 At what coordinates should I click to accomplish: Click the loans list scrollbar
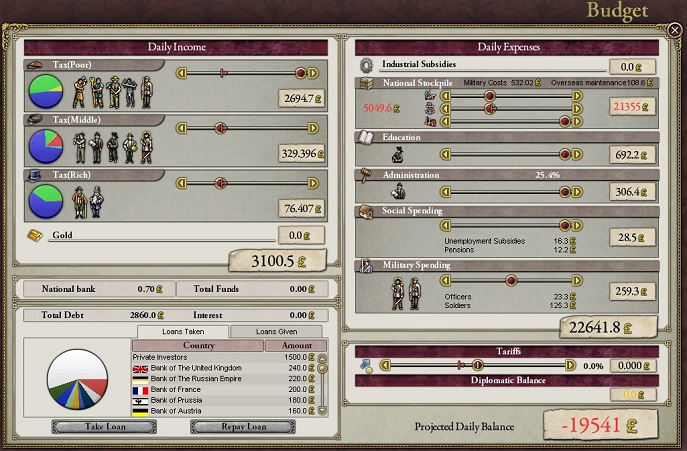tap(322, 385)
